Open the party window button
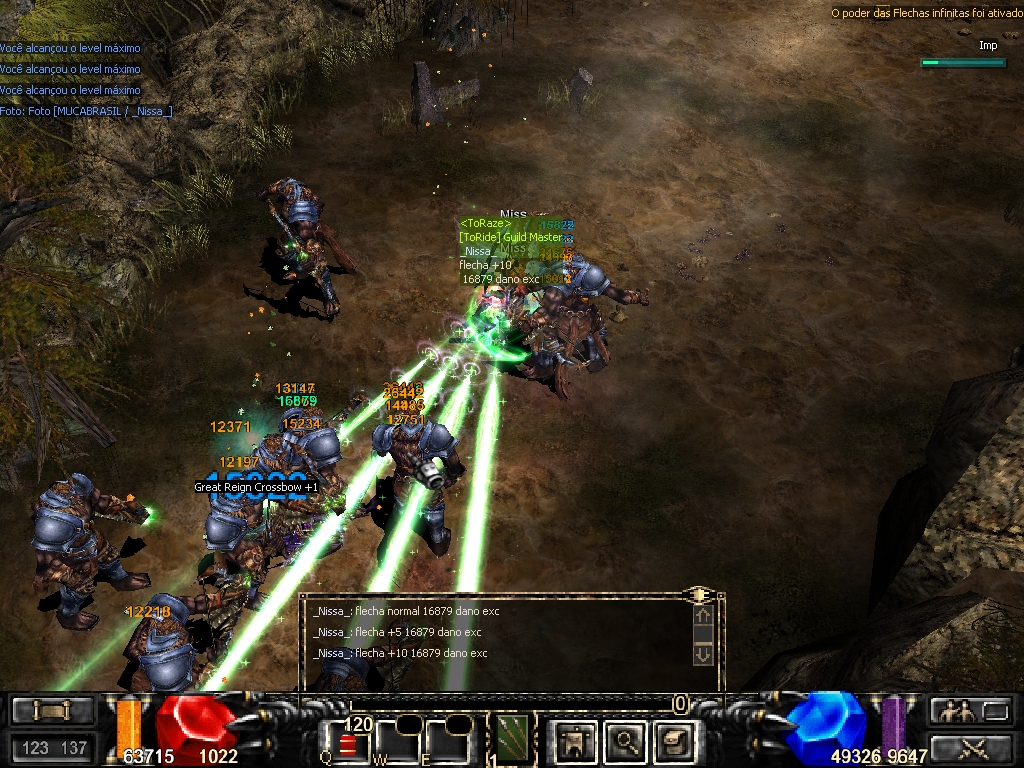This screenshot has height=768, width=1024. 972,711
